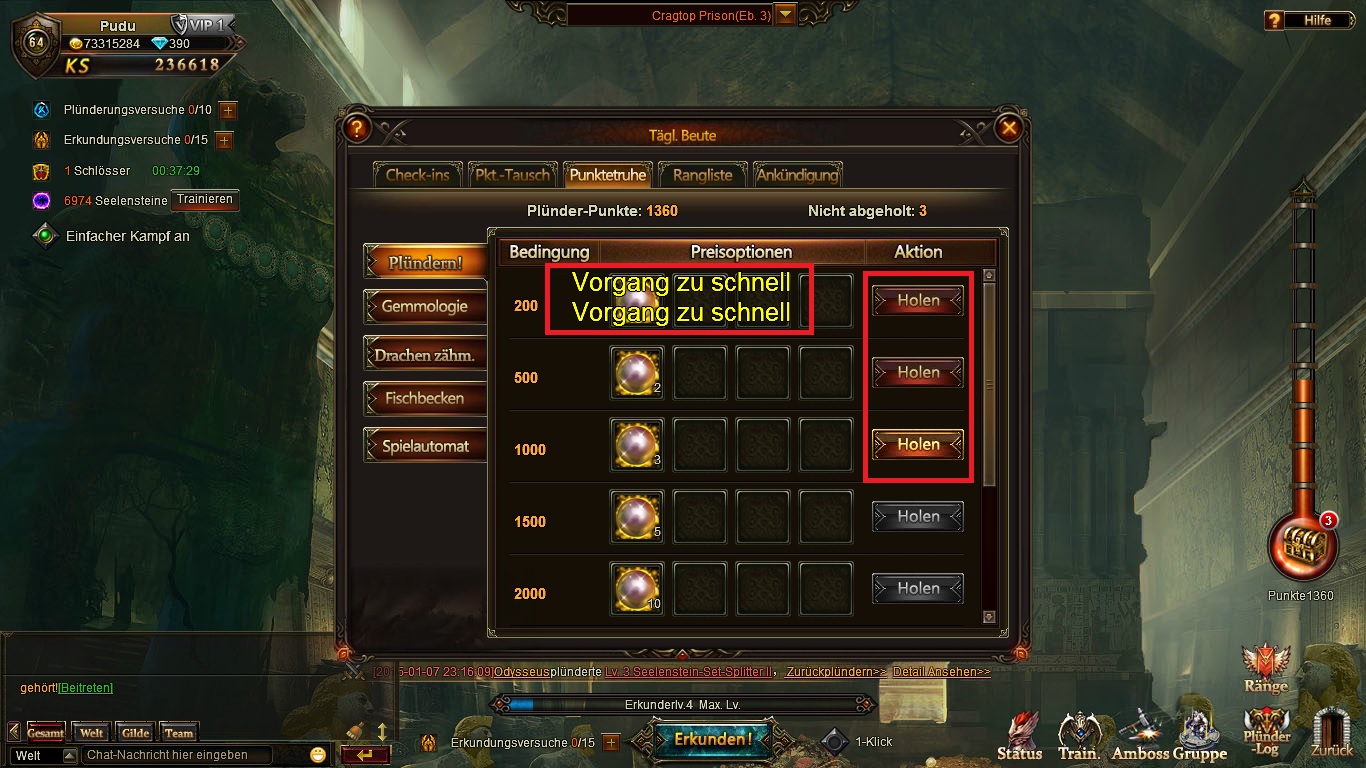
Task: Claim the 1000 points reward with Holen
Action: tap(917, 444)
